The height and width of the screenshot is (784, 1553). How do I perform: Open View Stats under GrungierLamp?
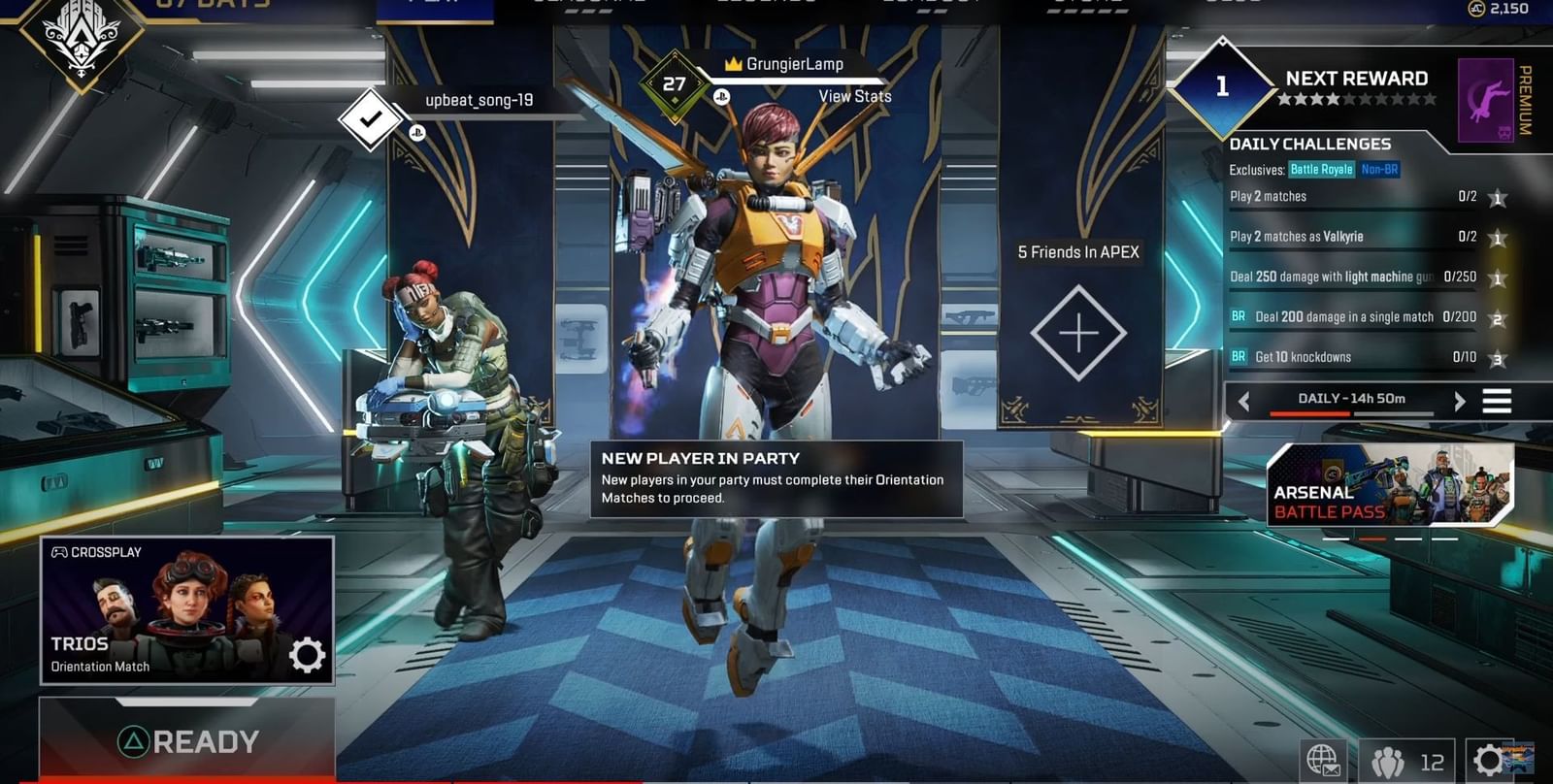(854, 96)
